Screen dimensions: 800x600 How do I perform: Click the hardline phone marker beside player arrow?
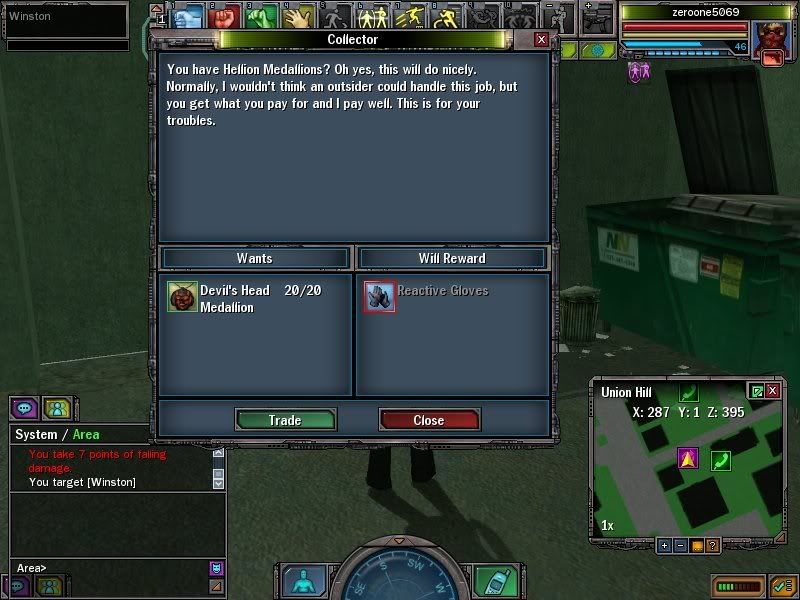(720, 460)
